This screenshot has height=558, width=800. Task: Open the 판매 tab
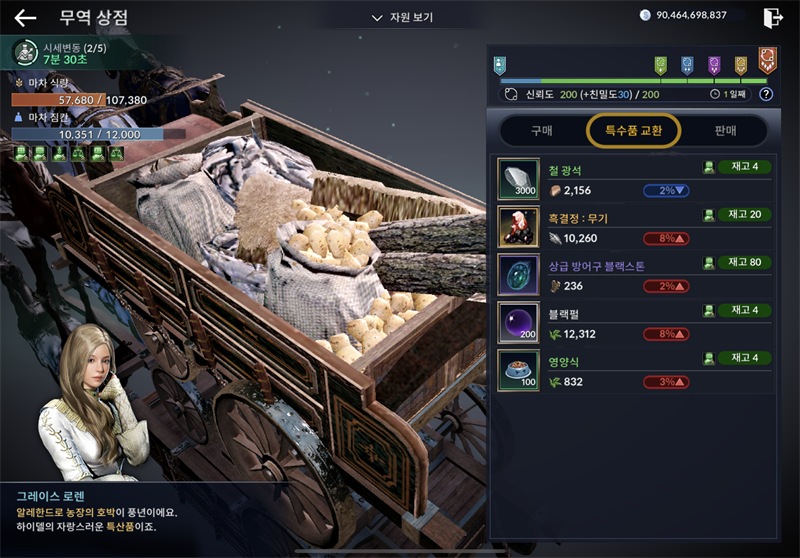[x=725, y=130]
